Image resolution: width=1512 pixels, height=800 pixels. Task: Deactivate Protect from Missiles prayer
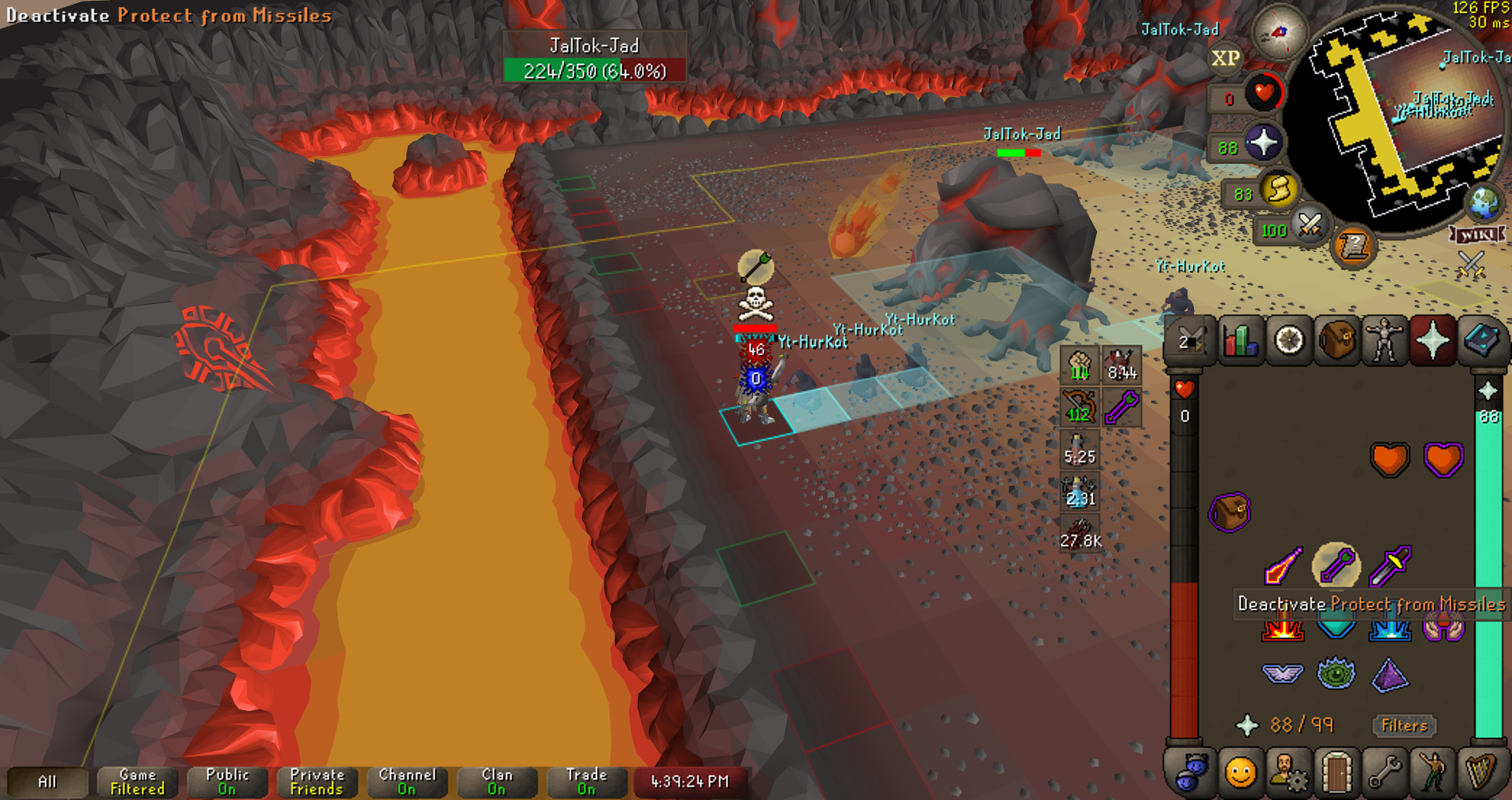[x=1336, y=565]
